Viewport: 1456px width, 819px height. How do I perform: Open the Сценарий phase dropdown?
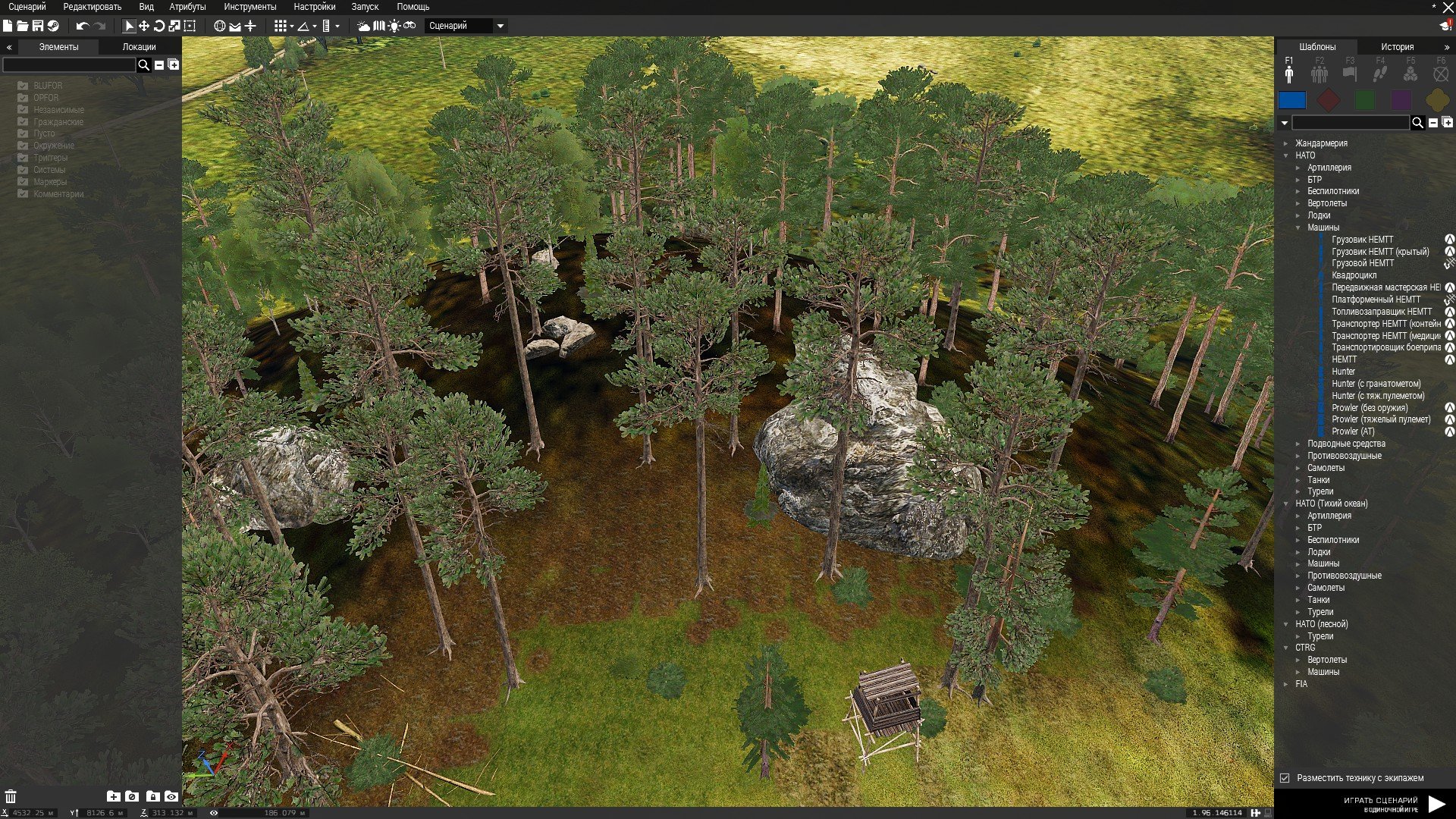(x=466, y=26)
